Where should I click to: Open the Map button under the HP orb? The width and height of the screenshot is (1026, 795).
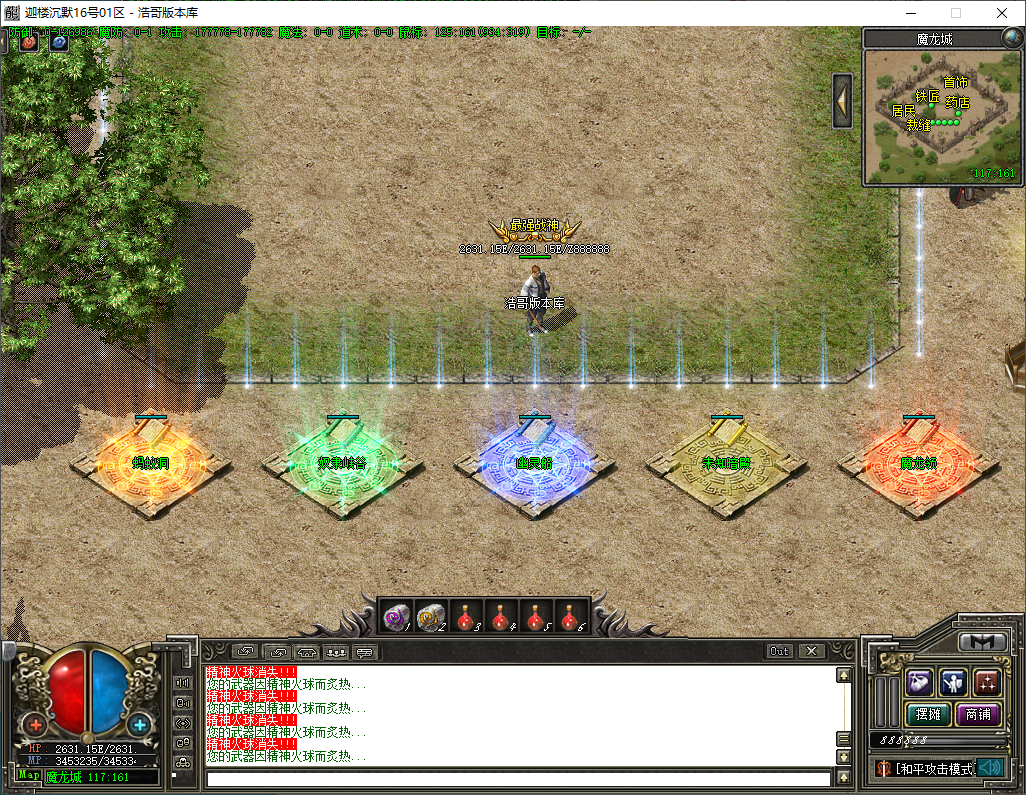point(28,775)
